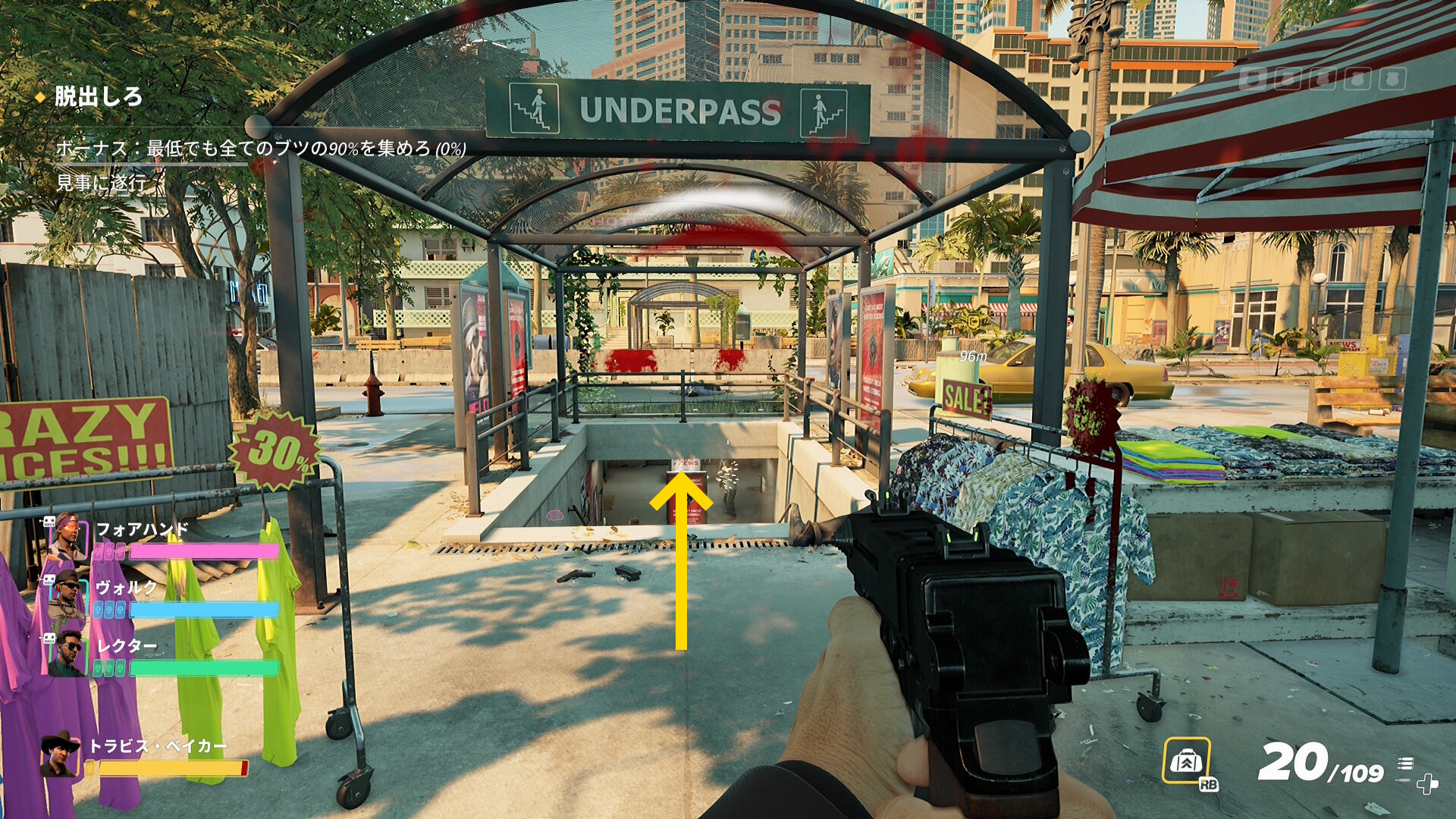This screenshot has height=819, width=1456.
Task: Select the 96m waypoint marker
Action: [x=973, y=356]
